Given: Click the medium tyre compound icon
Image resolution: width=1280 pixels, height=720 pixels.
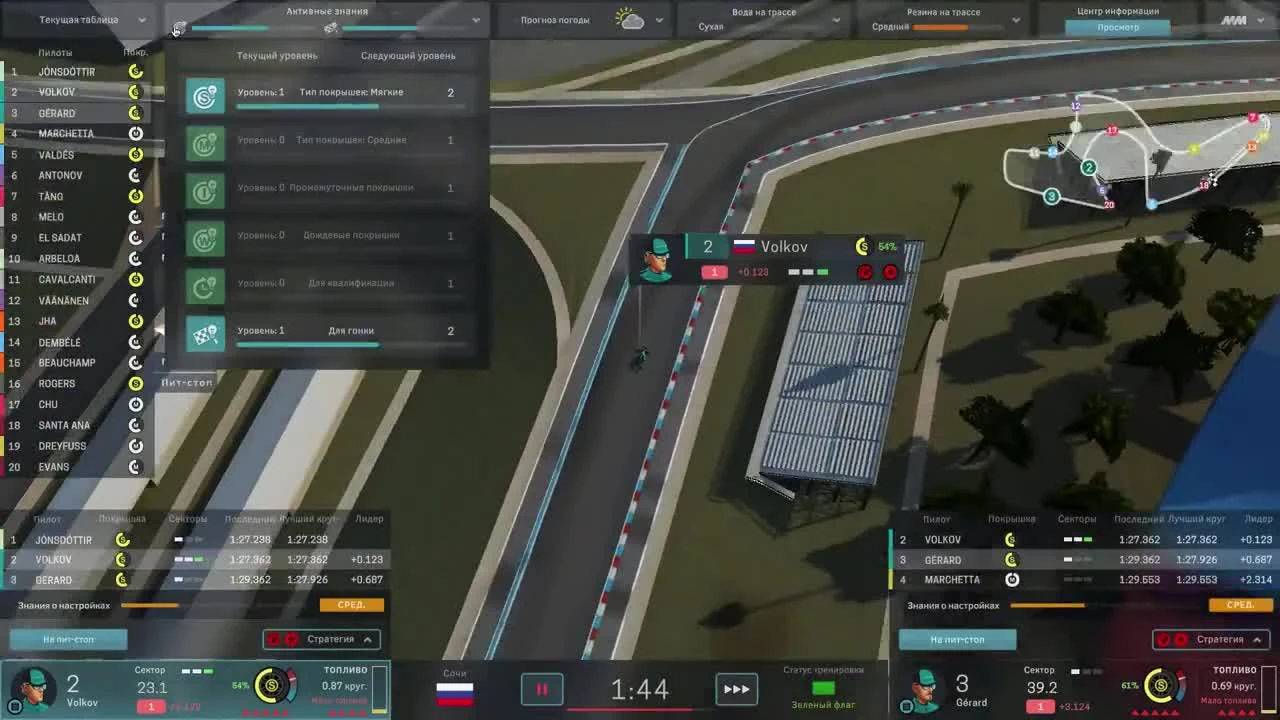Looking at the screenshot, I should point(205,140).
